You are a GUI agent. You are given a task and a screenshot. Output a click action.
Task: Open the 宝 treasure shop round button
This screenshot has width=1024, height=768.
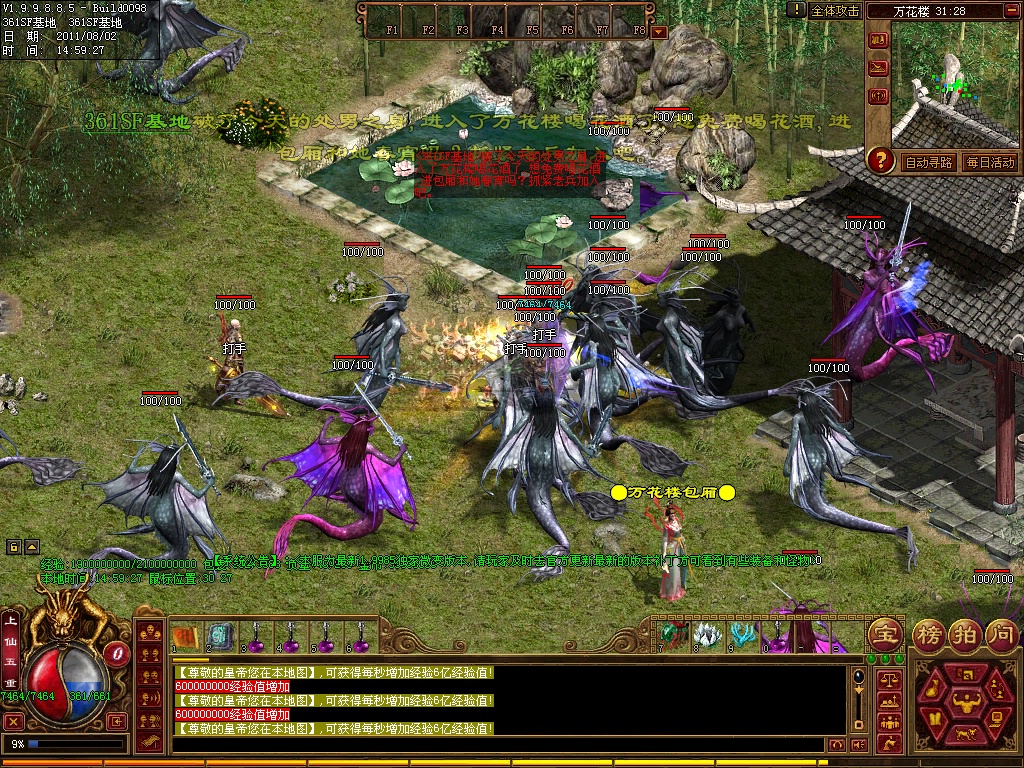885,634
